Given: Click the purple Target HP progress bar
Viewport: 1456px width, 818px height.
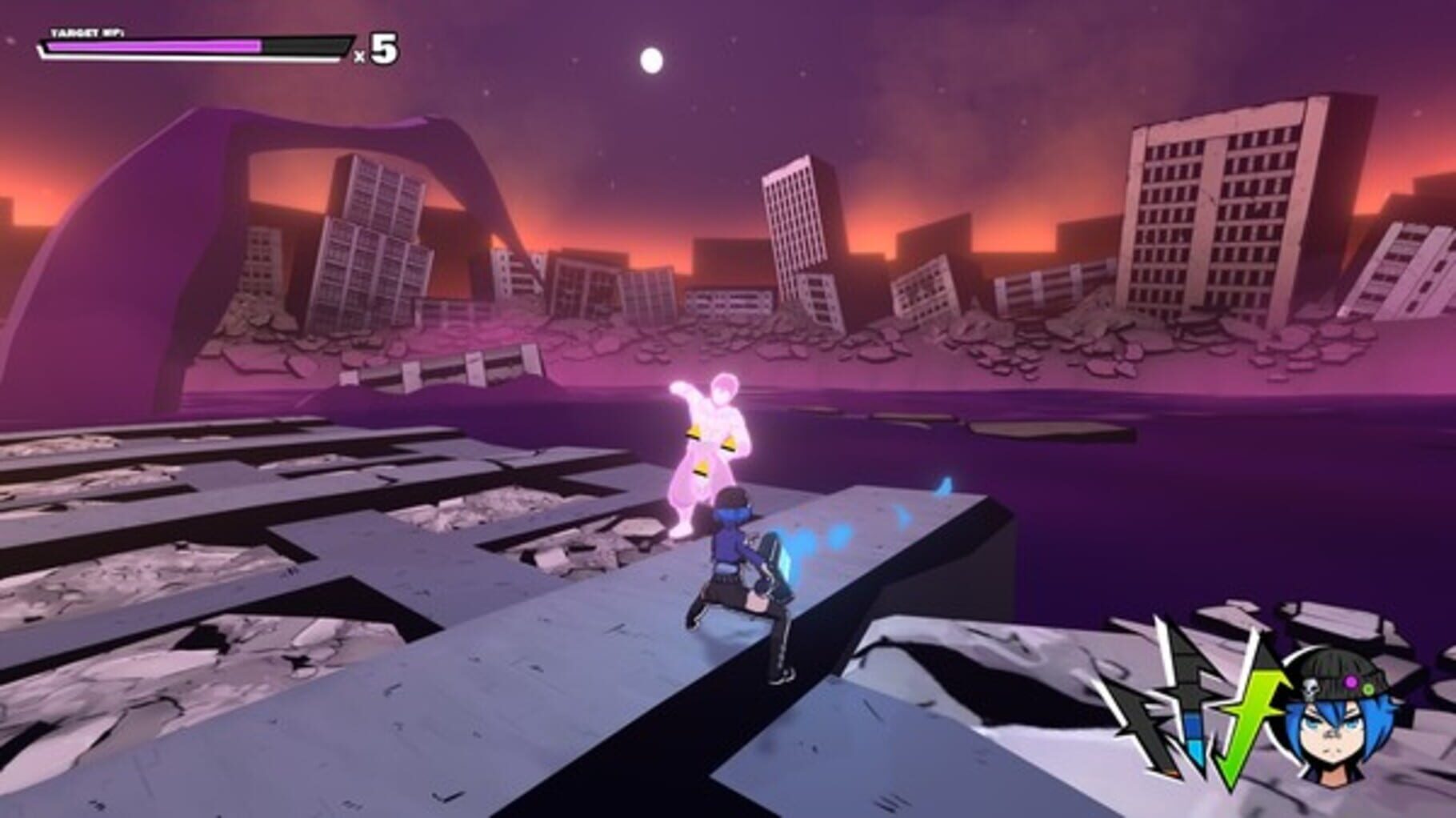Looking at the screenshot, I should tap(156, 46).
